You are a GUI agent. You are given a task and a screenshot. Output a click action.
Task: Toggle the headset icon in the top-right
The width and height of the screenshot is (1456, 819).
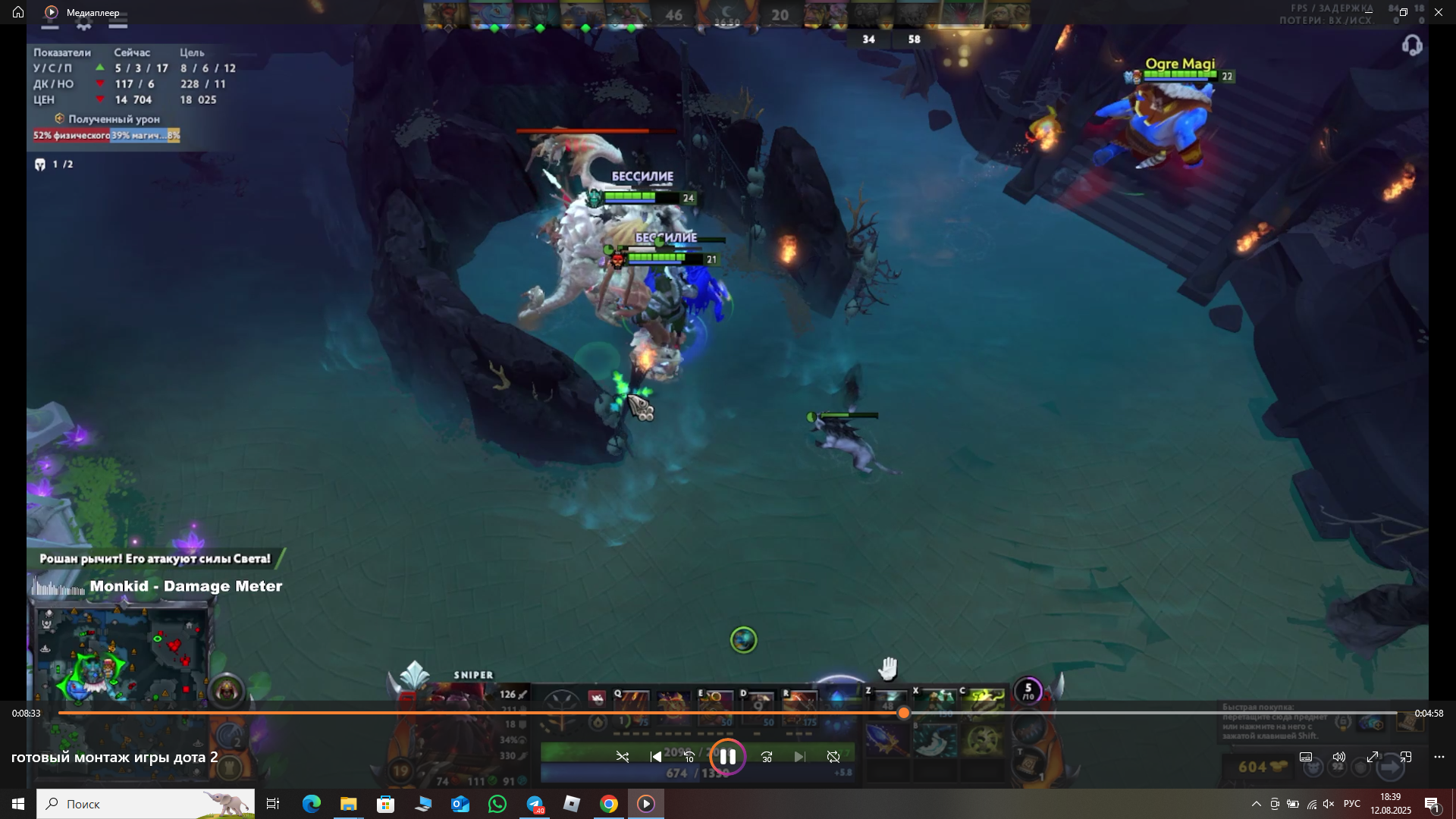point(1411,46)
